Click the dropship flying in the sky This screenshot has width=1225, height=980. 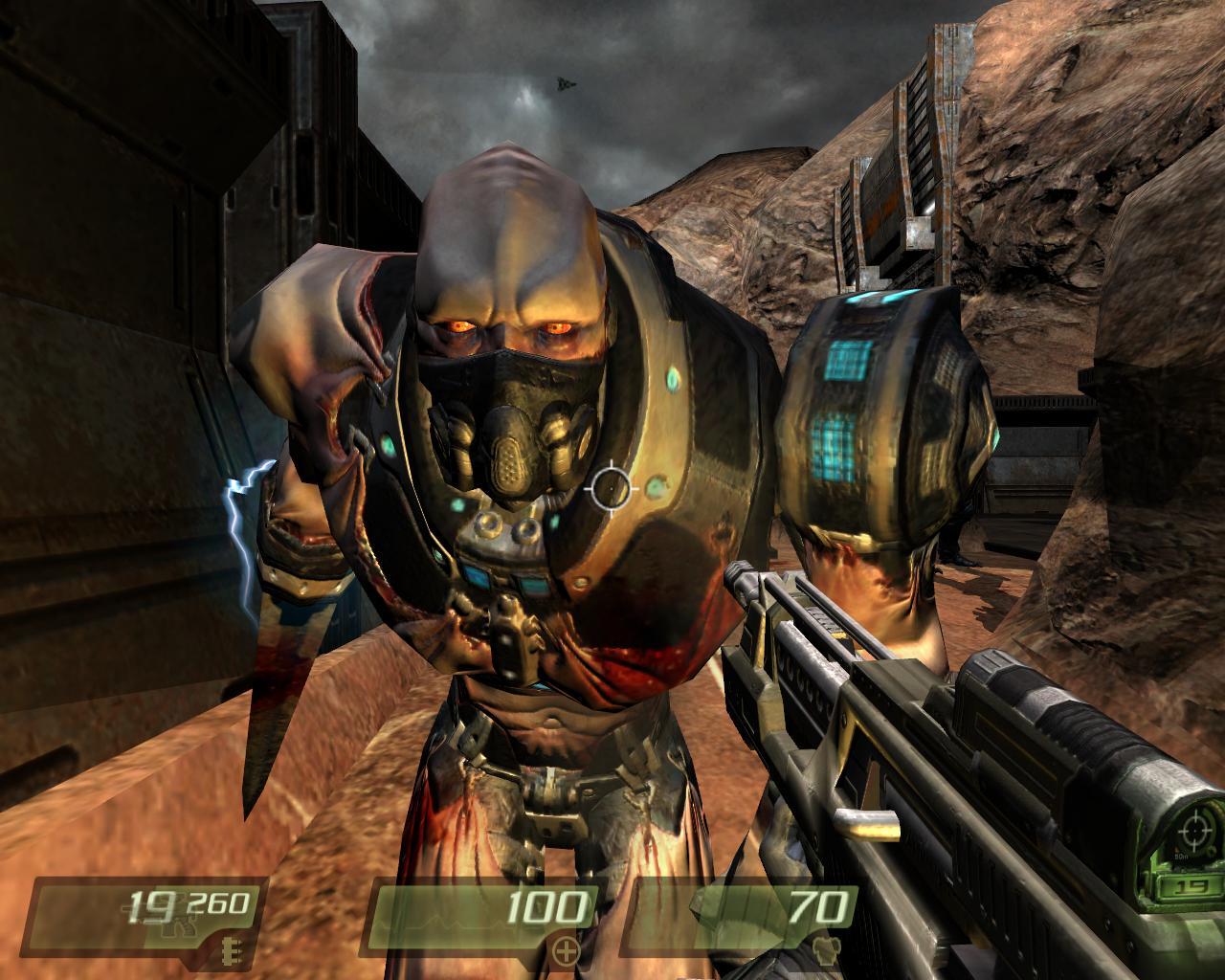pos(565,84)
